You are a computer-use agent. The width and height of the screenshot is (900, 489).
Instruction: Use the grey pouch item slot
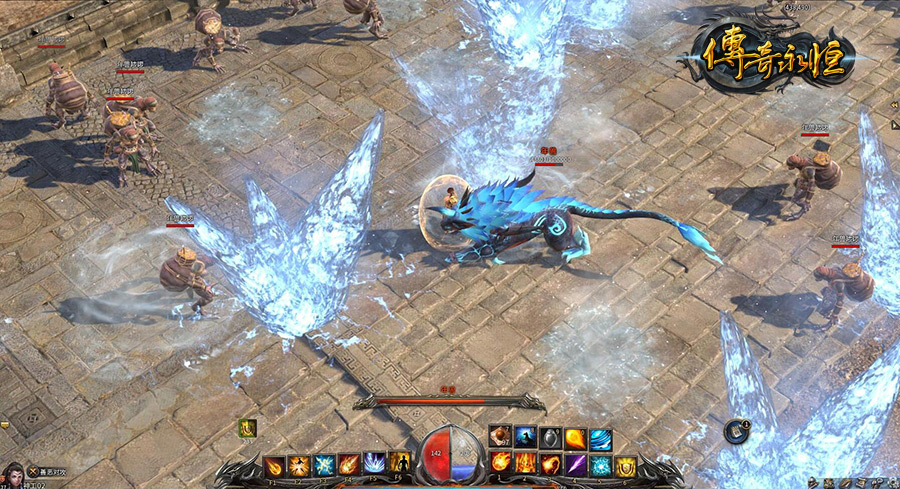[551, 438]
